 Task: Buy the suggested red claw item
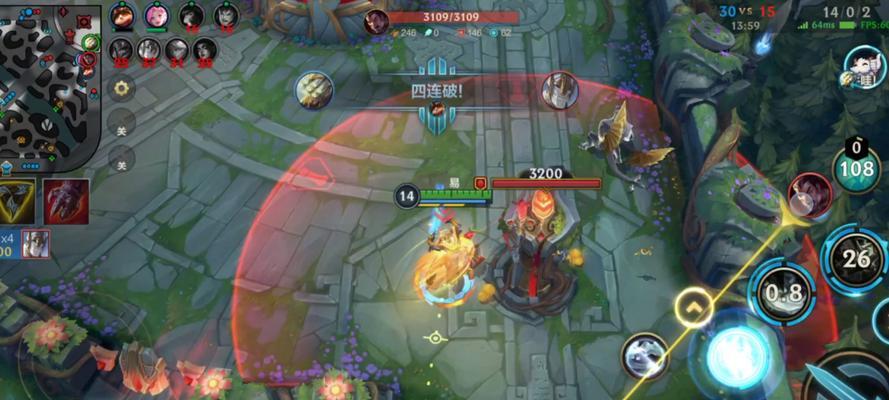(66, 202)
